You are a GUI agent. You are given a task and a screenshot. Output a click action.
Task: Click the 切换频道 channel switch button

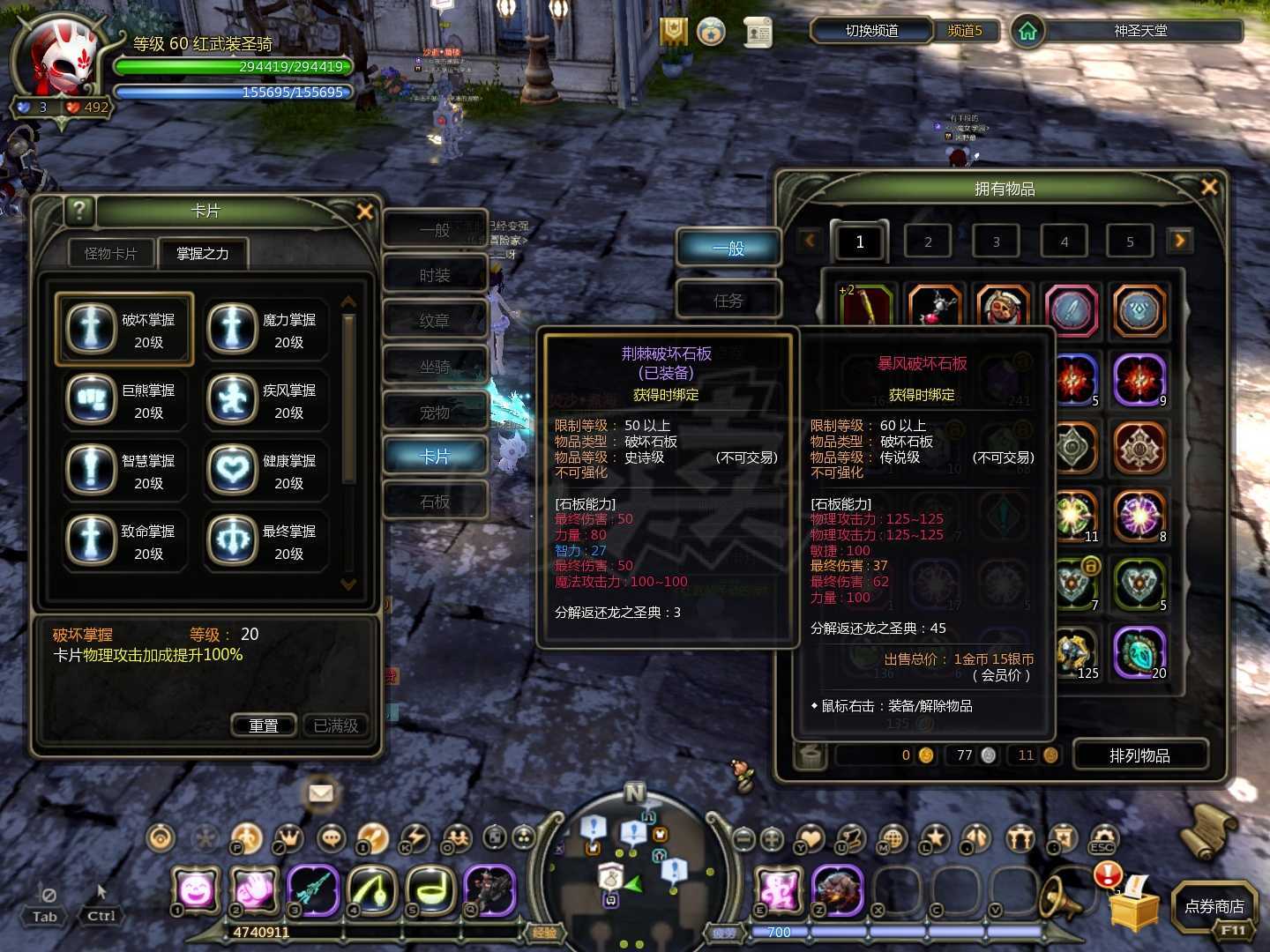[x=871, y=31]
